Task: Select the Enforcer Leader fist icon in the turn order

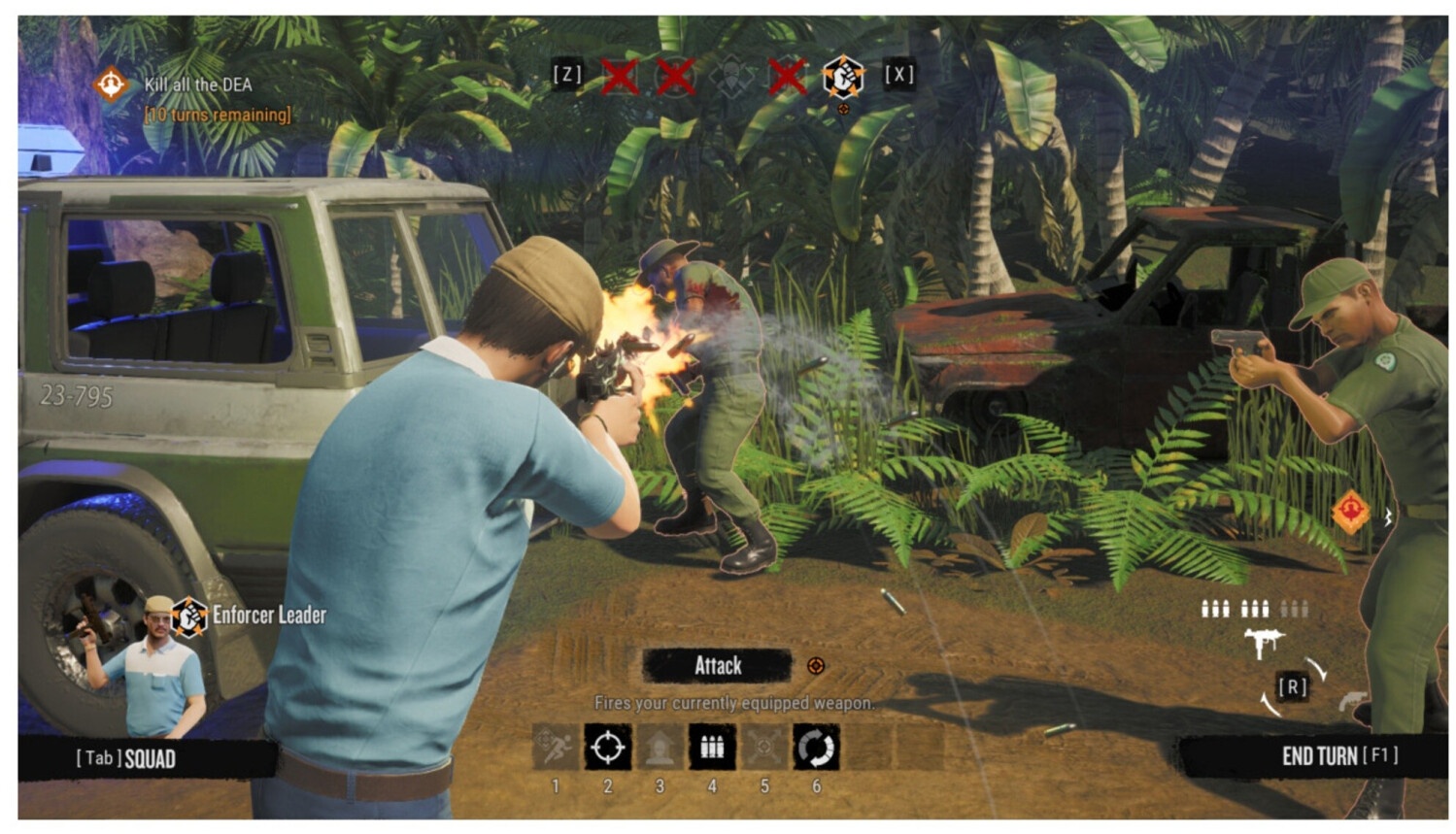Action: pos(842,76)
